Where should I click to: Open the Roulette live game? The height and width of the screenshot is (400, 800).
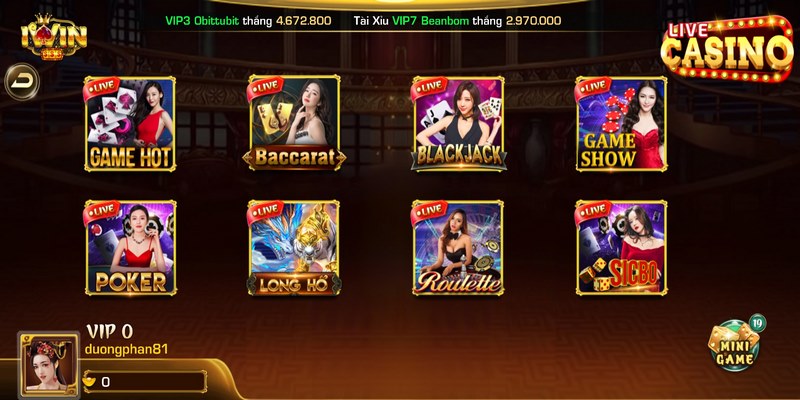pyautogui.click(x=458, y=247)
